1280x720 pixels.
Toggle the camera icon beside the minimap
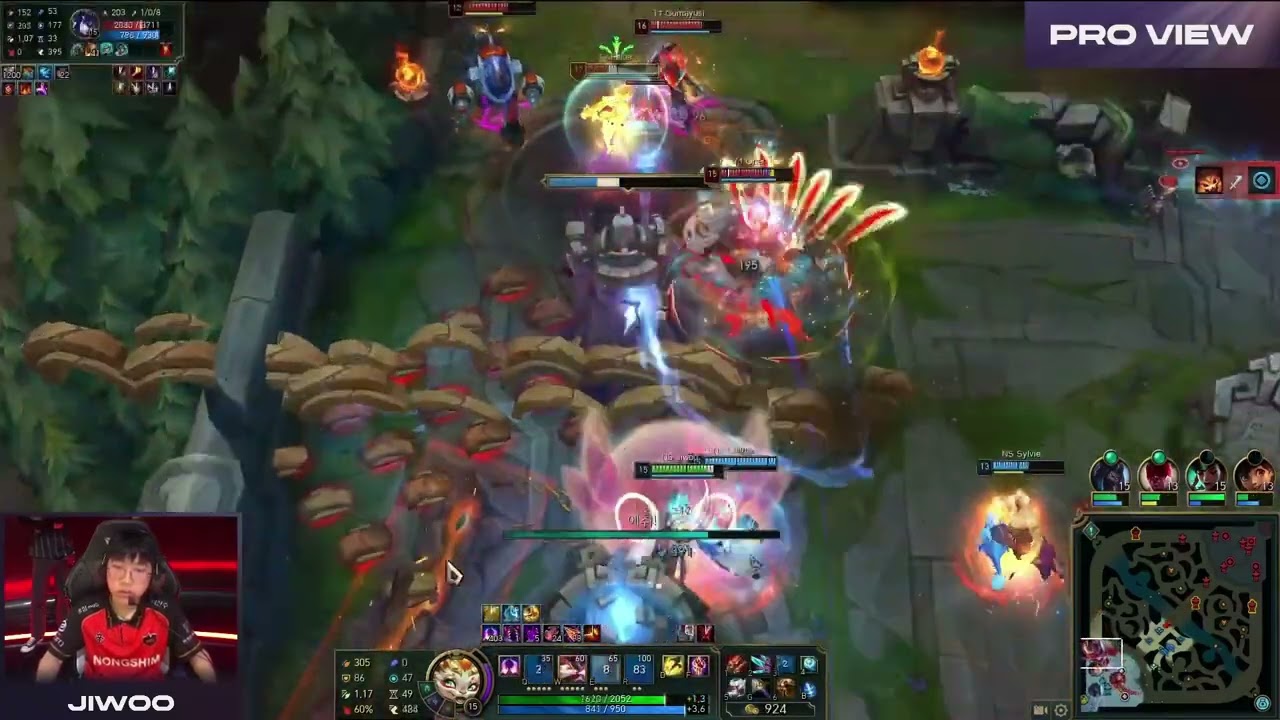(x=1040, y=710)
